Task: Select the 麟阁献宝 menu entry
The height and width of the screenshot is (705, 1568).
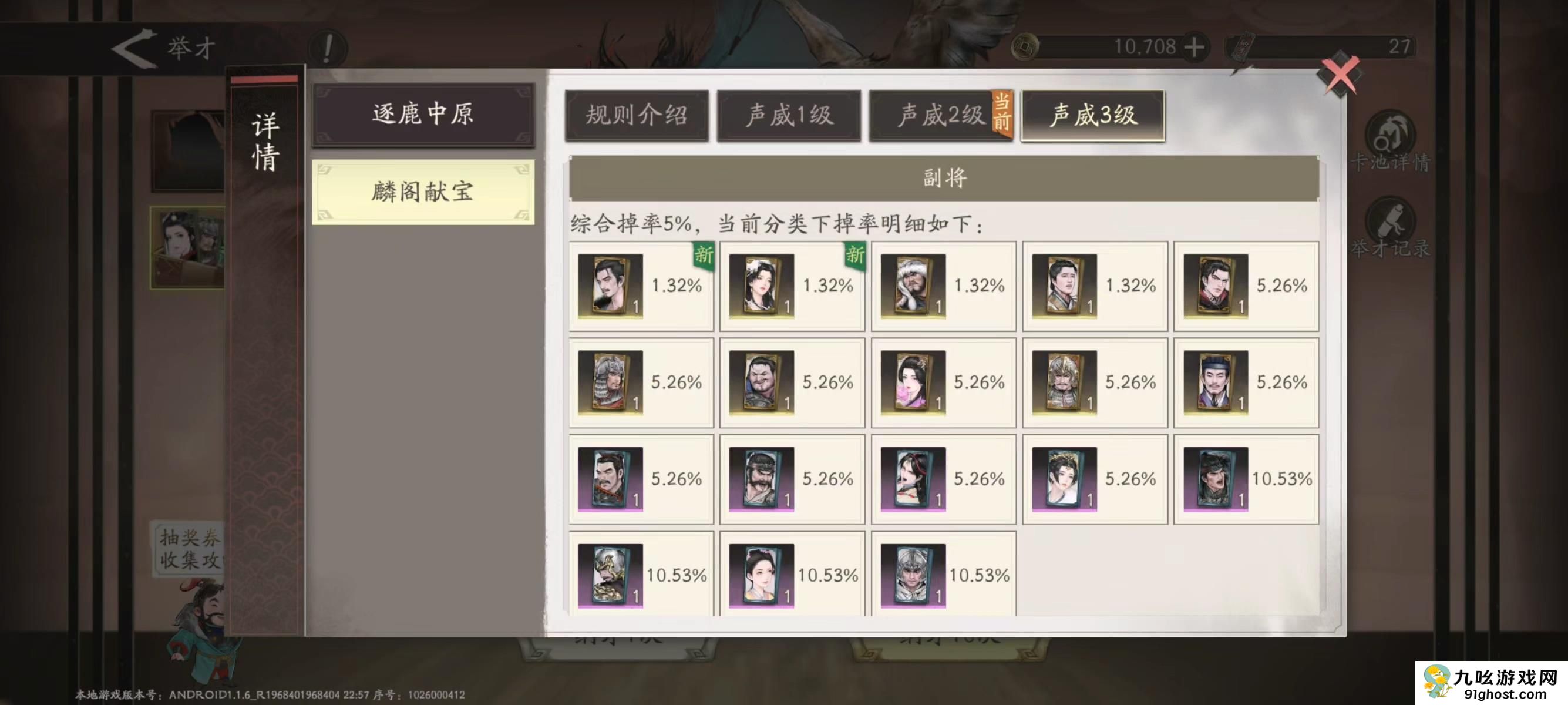Action: [x=423, y=192]
